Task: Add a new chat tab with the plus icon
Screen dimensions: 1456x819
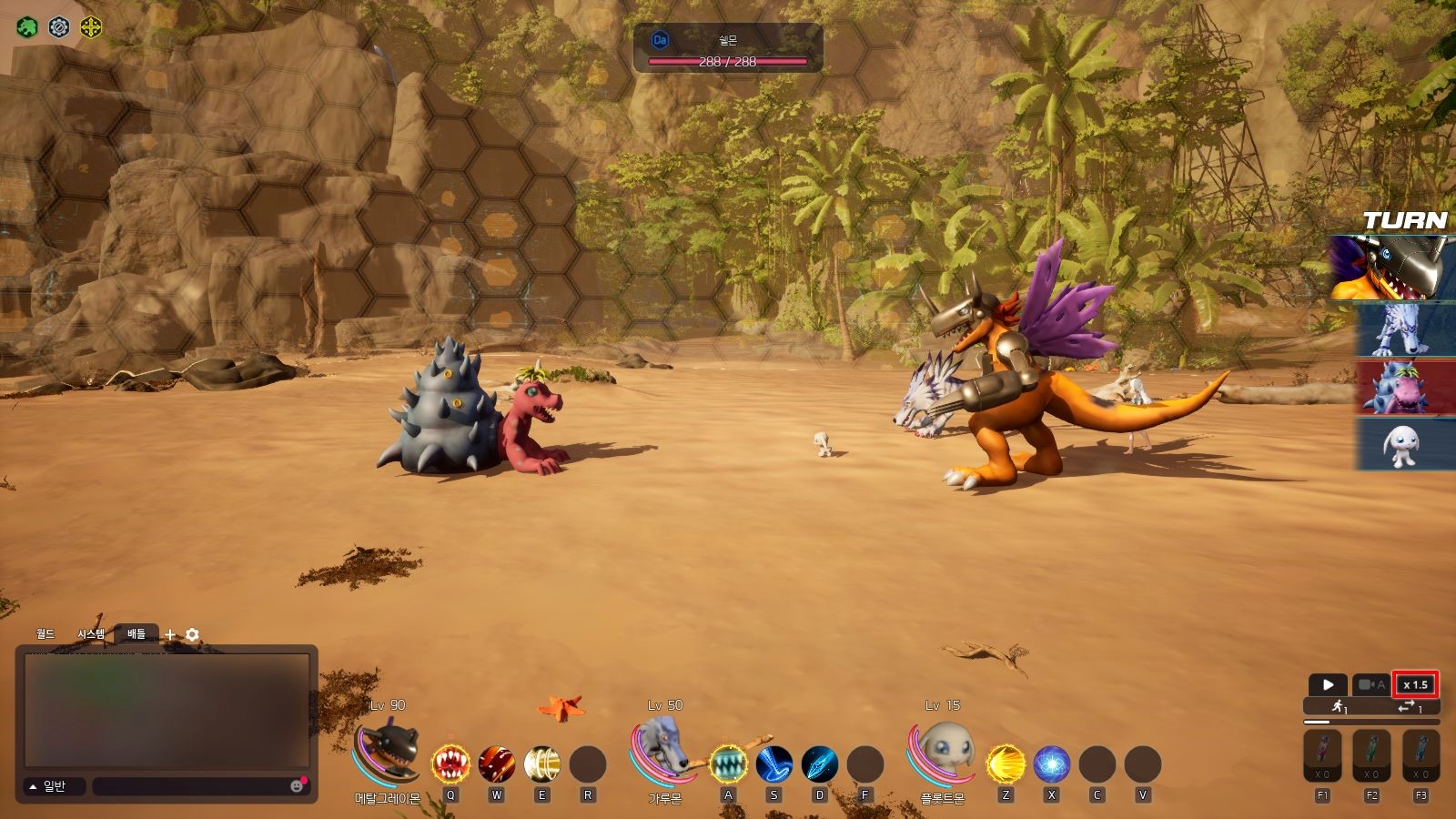Action: pos(170,634)
